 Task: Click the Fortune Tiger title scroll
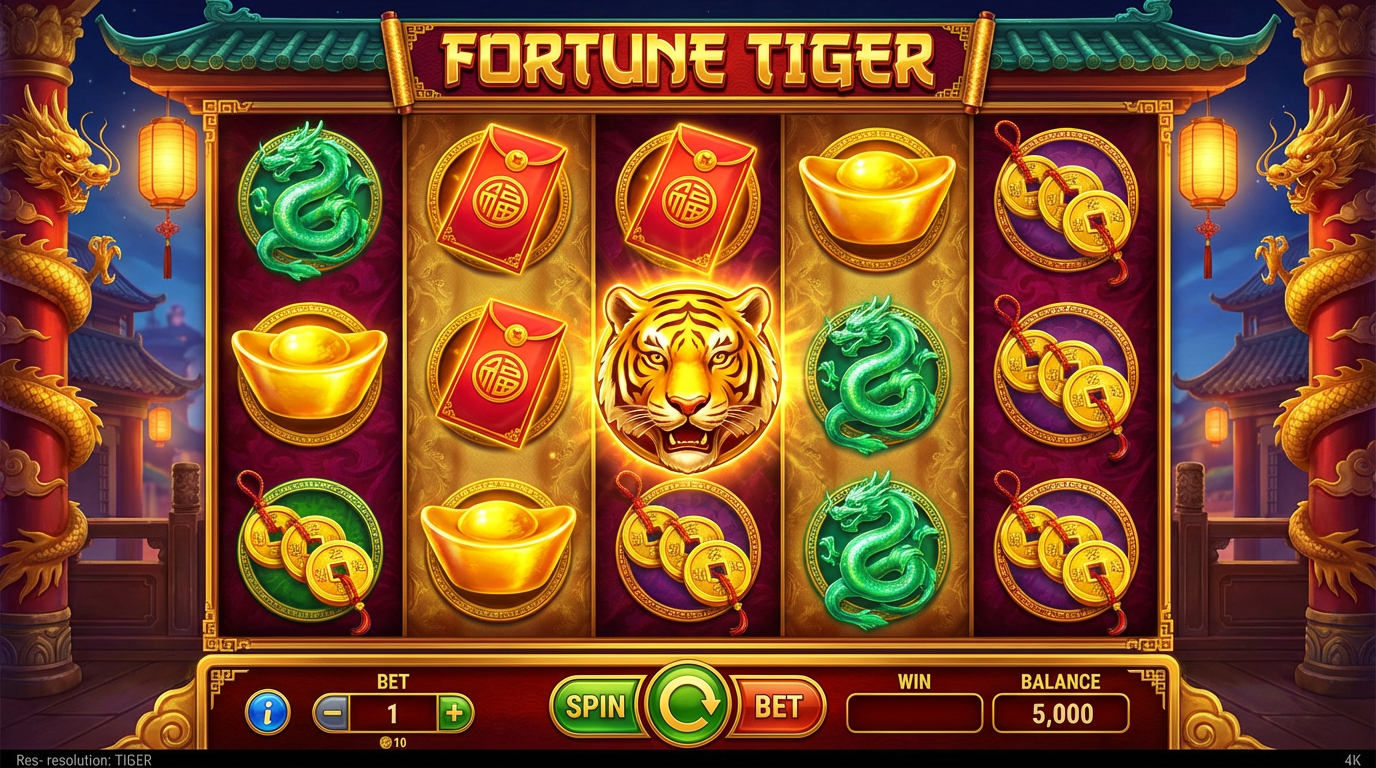coord(686,58)
